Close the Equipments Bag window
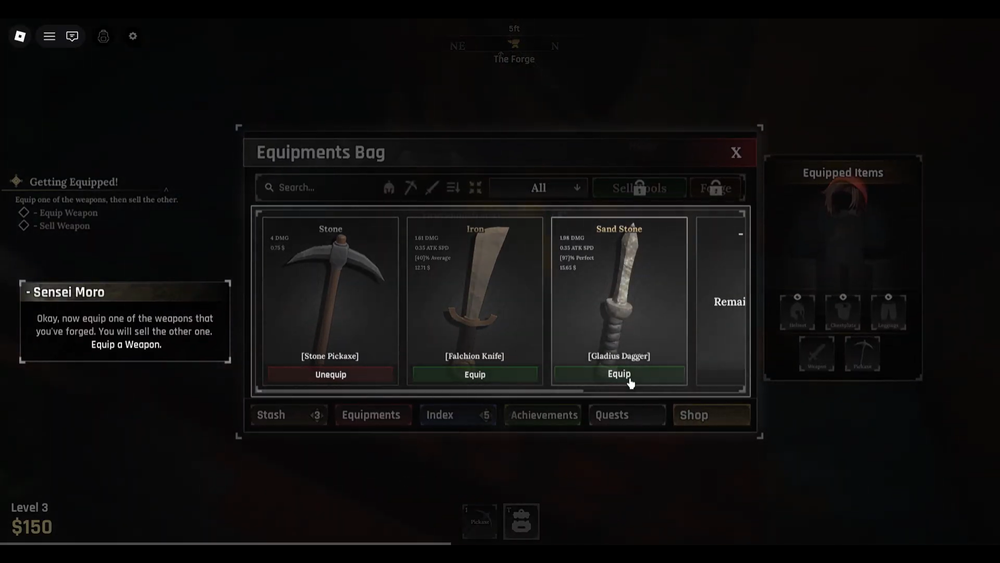The height and width of the screenshot is (563, 1000). point(736,153)
